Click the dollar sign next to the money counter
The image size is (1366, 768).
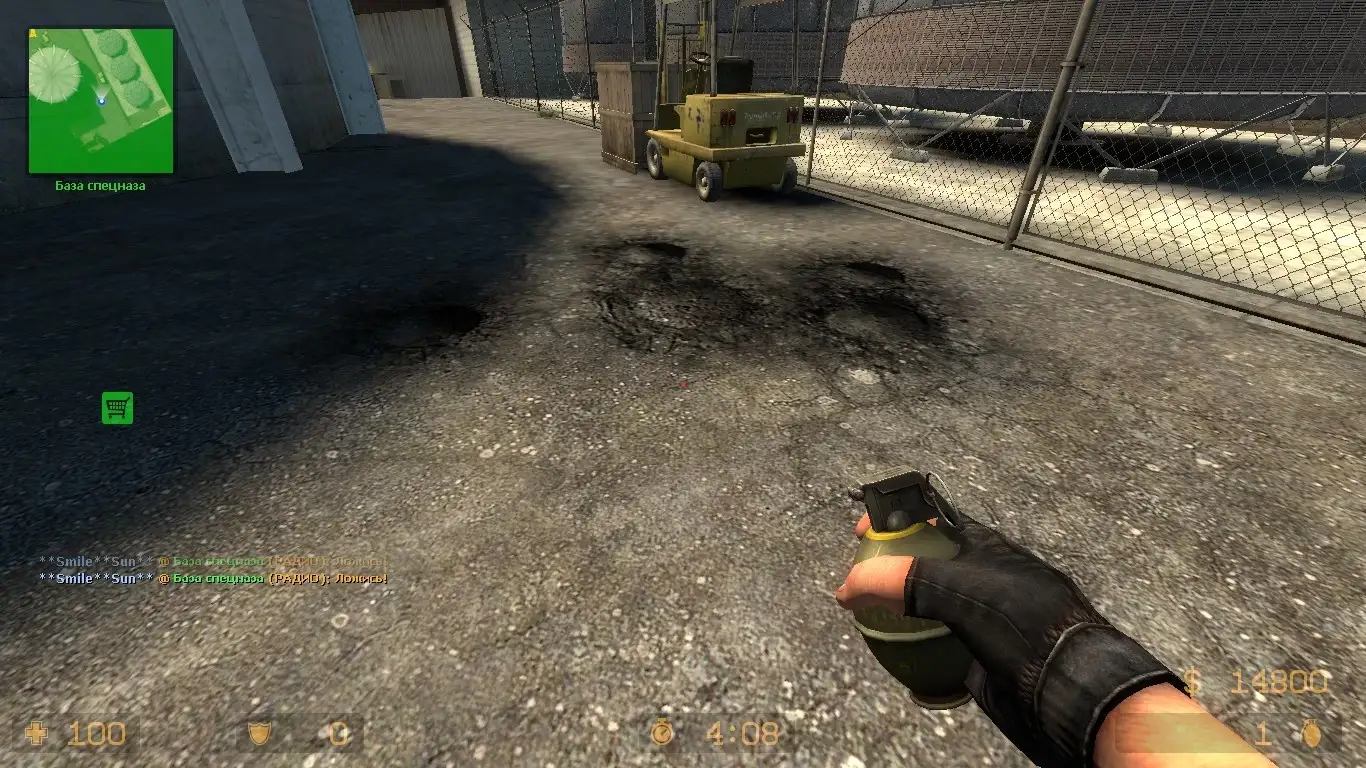click(x=1190, y=679)
